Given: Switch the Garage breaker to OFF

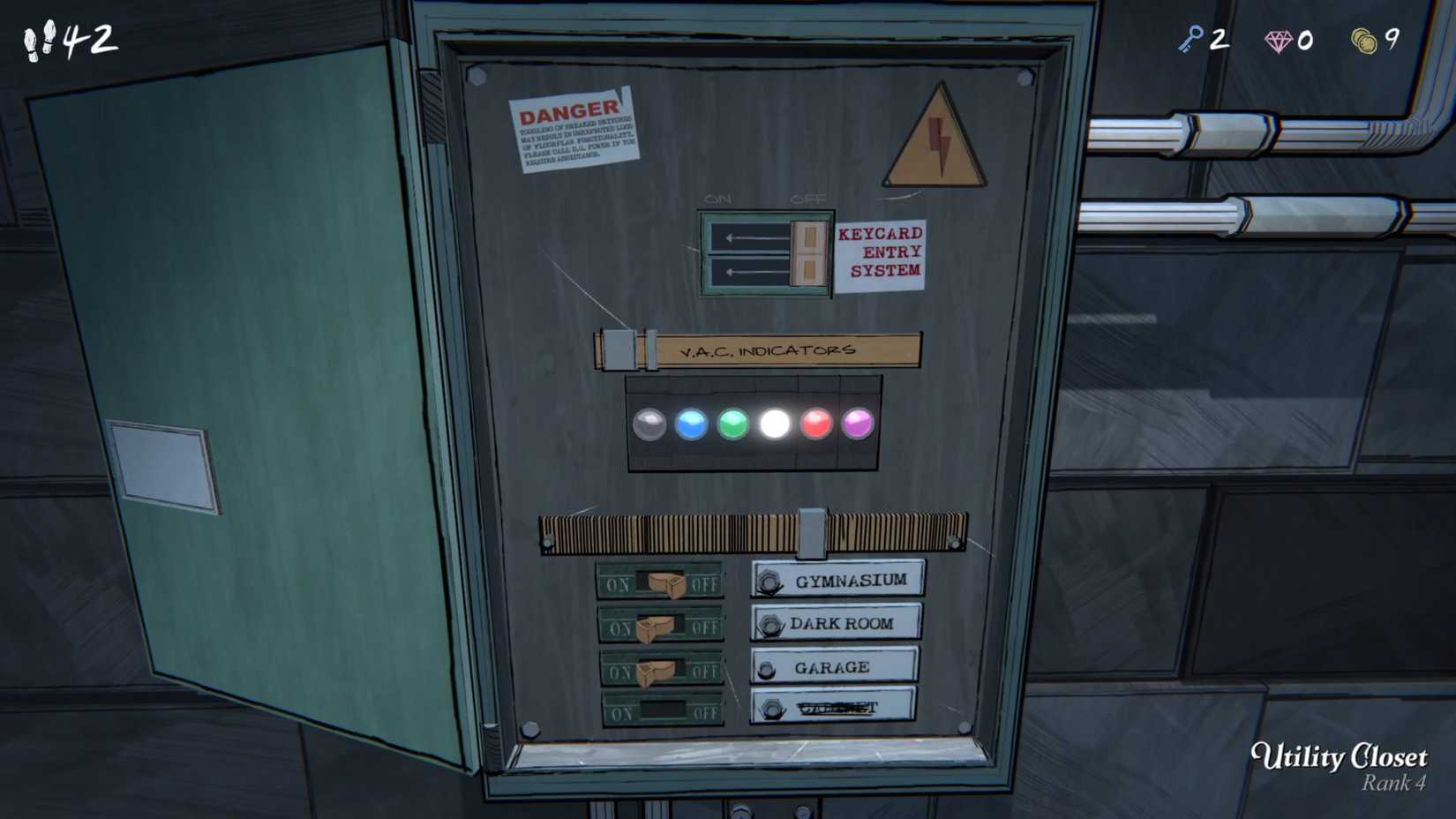Looking at the screenshot, I should tap(657, 671).
